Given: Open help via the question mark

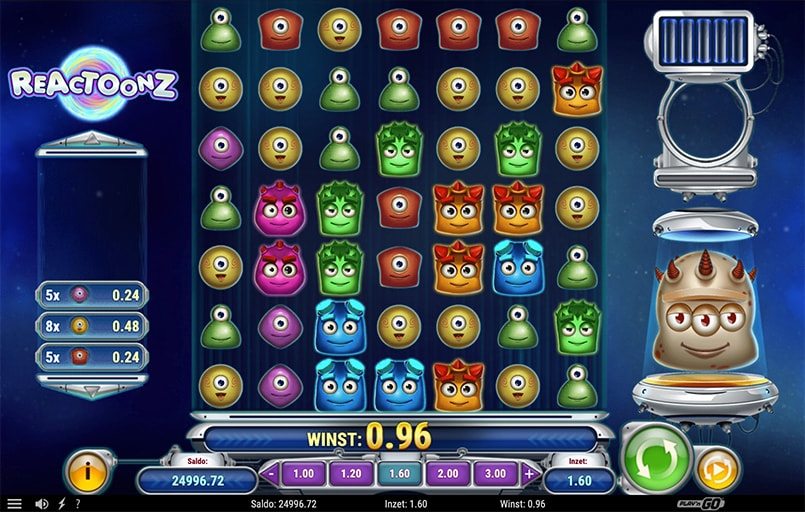Looking at the screenshot, I should click(77, 504).
